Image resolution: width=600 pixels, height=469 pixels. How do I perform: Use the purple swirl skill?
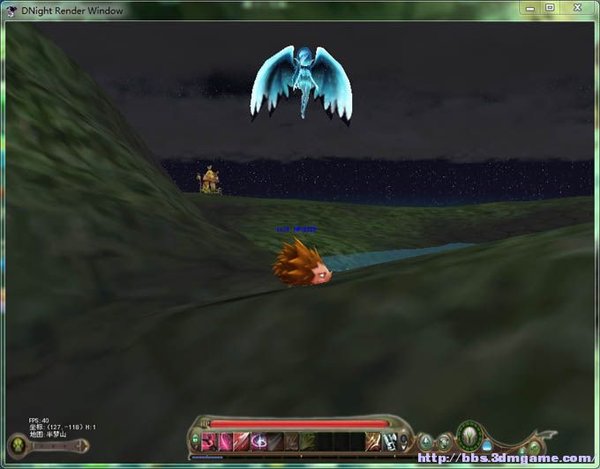pos(258,441)
